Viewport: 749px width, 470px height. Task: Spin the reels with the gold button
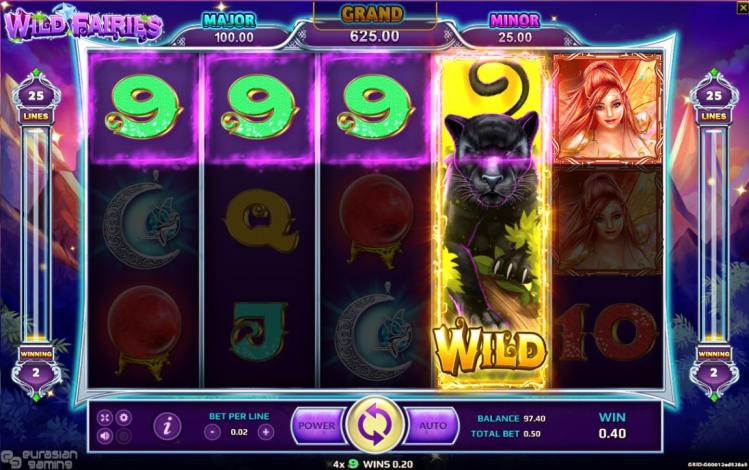pos(374,426)
